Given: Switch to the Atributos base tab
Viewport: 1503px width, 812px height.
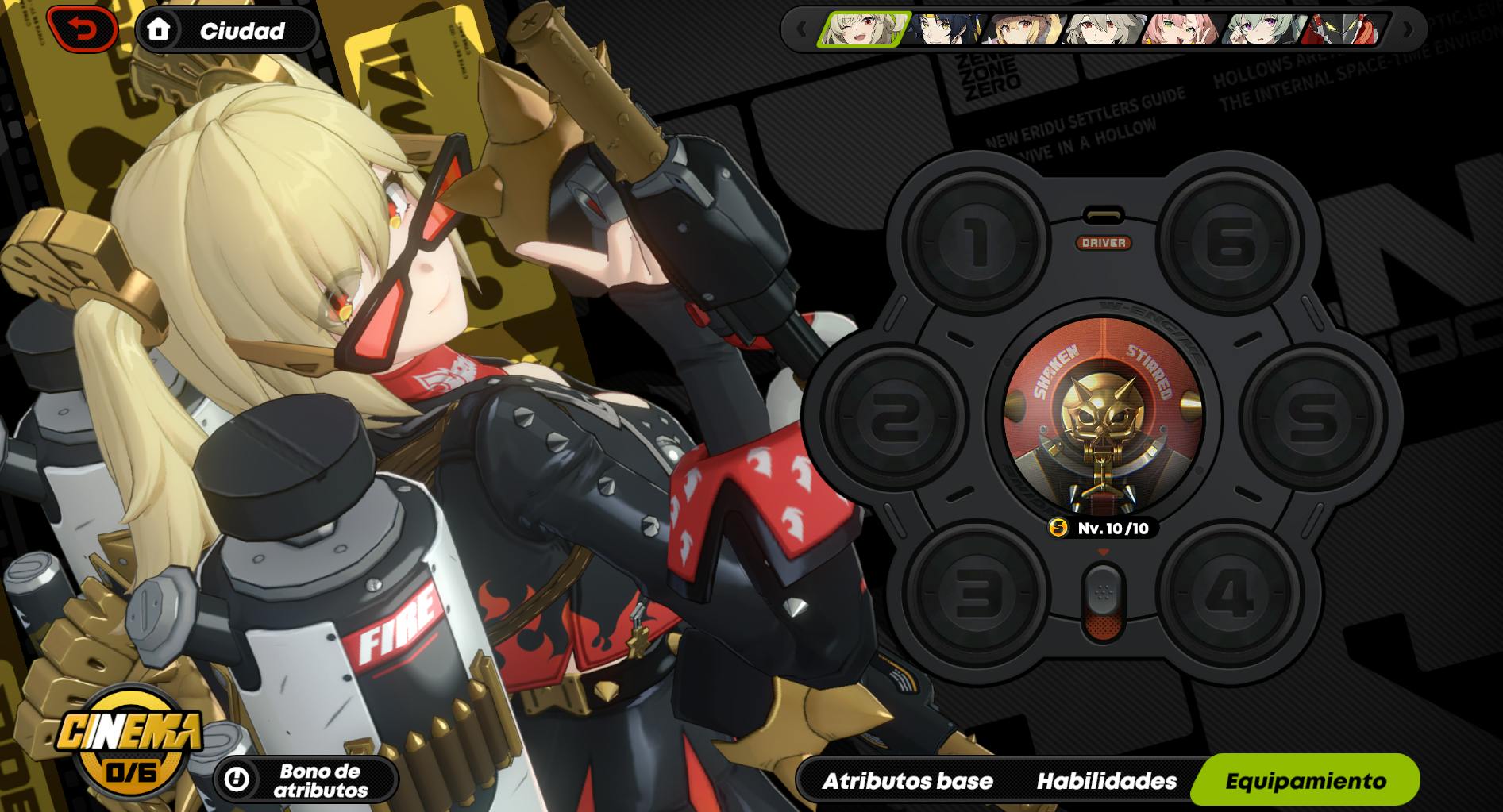Looking at the screenshot, I should 908,781.
